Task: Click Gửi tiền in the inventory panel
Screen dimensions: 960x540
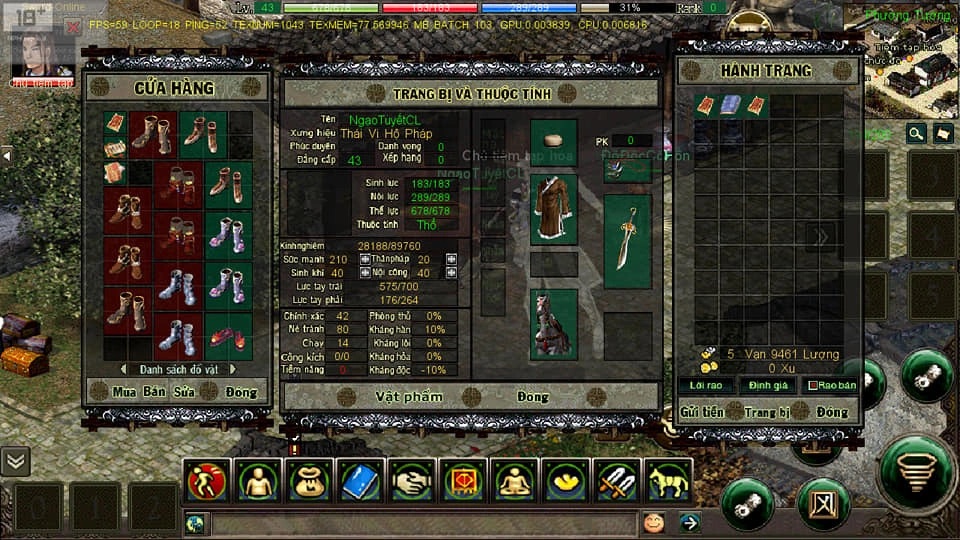Action: 702,411
